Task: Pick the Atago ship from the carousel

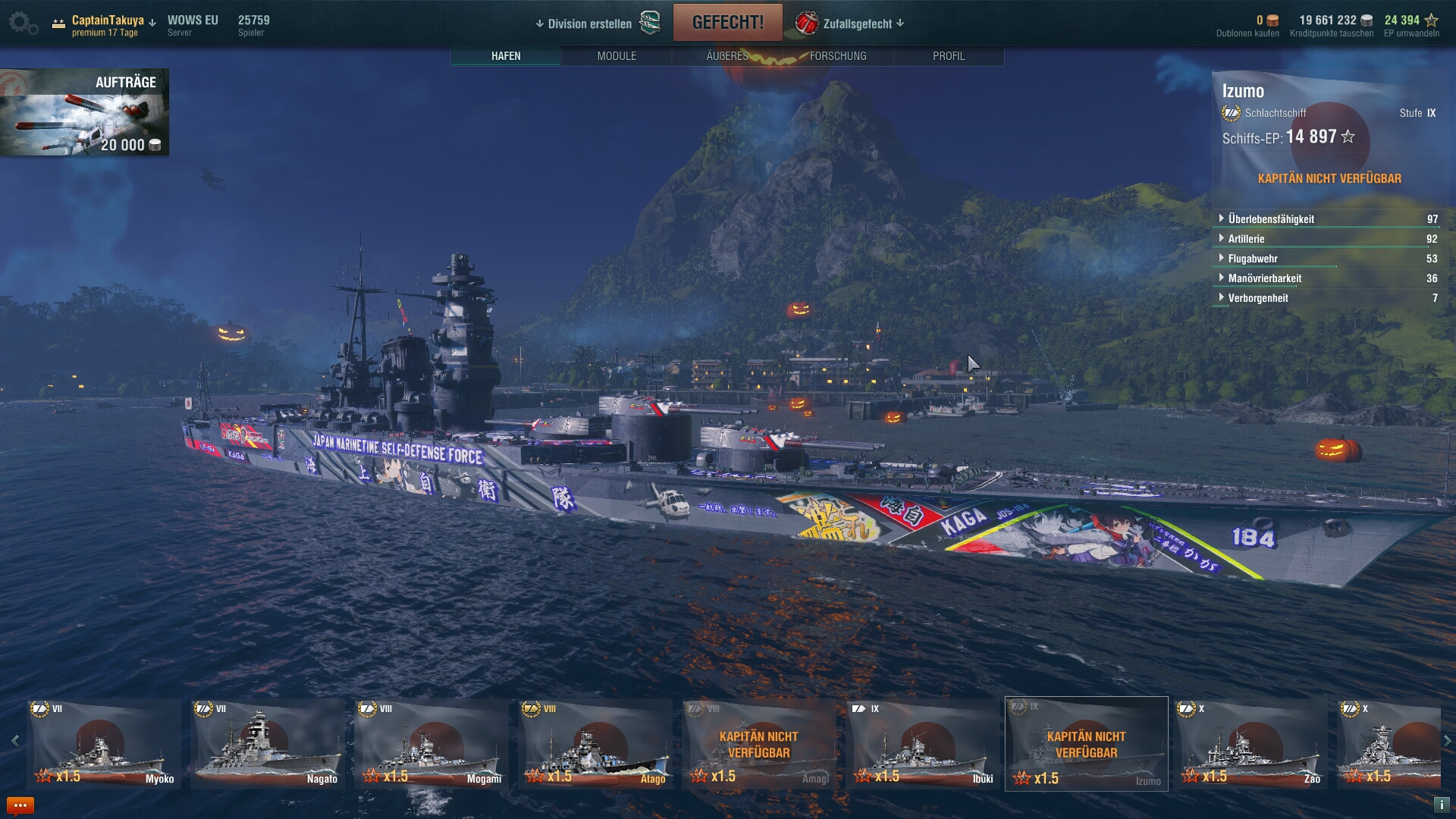Action: tap(595, 744)
